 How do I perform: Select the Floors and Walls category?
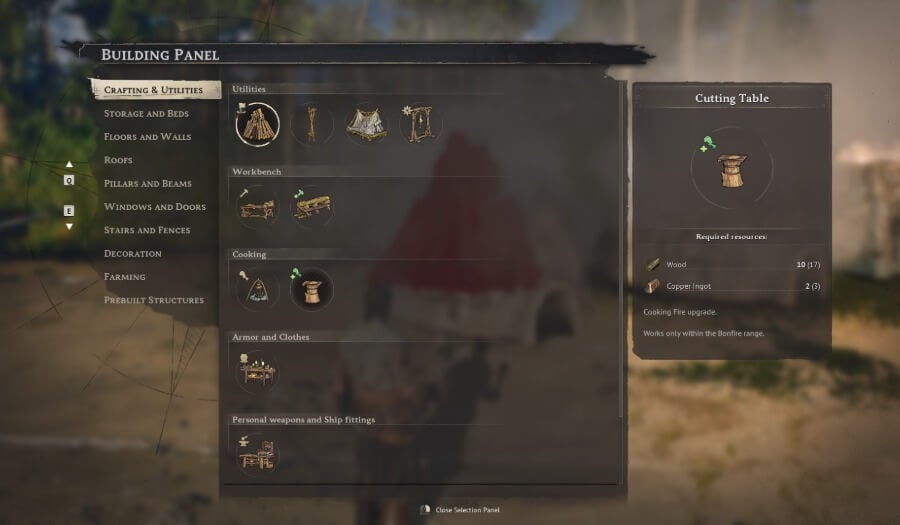tap(147, 137)
